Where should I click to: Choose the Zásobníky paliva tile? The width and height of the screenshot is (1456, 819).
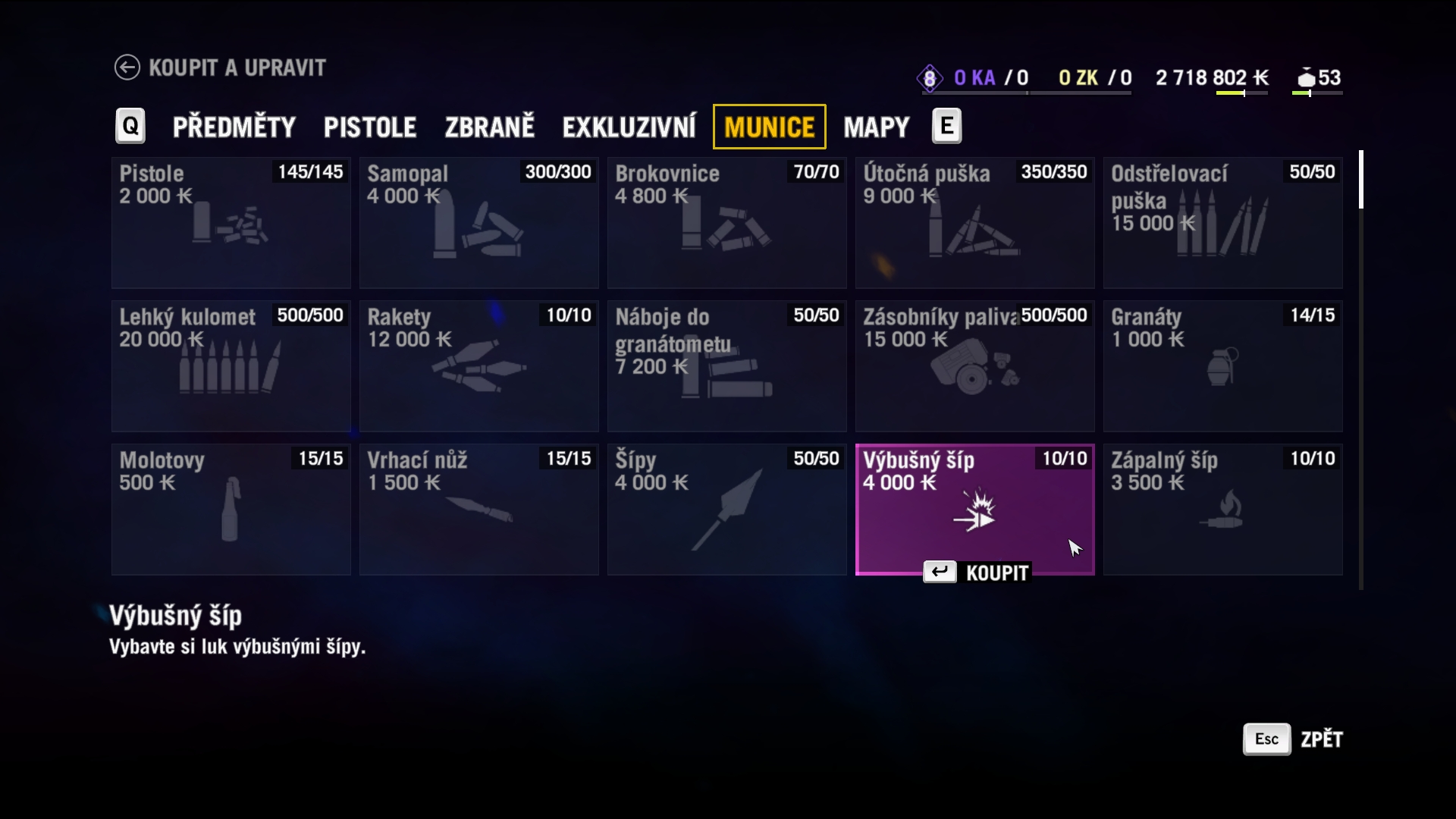click(974, 366)
